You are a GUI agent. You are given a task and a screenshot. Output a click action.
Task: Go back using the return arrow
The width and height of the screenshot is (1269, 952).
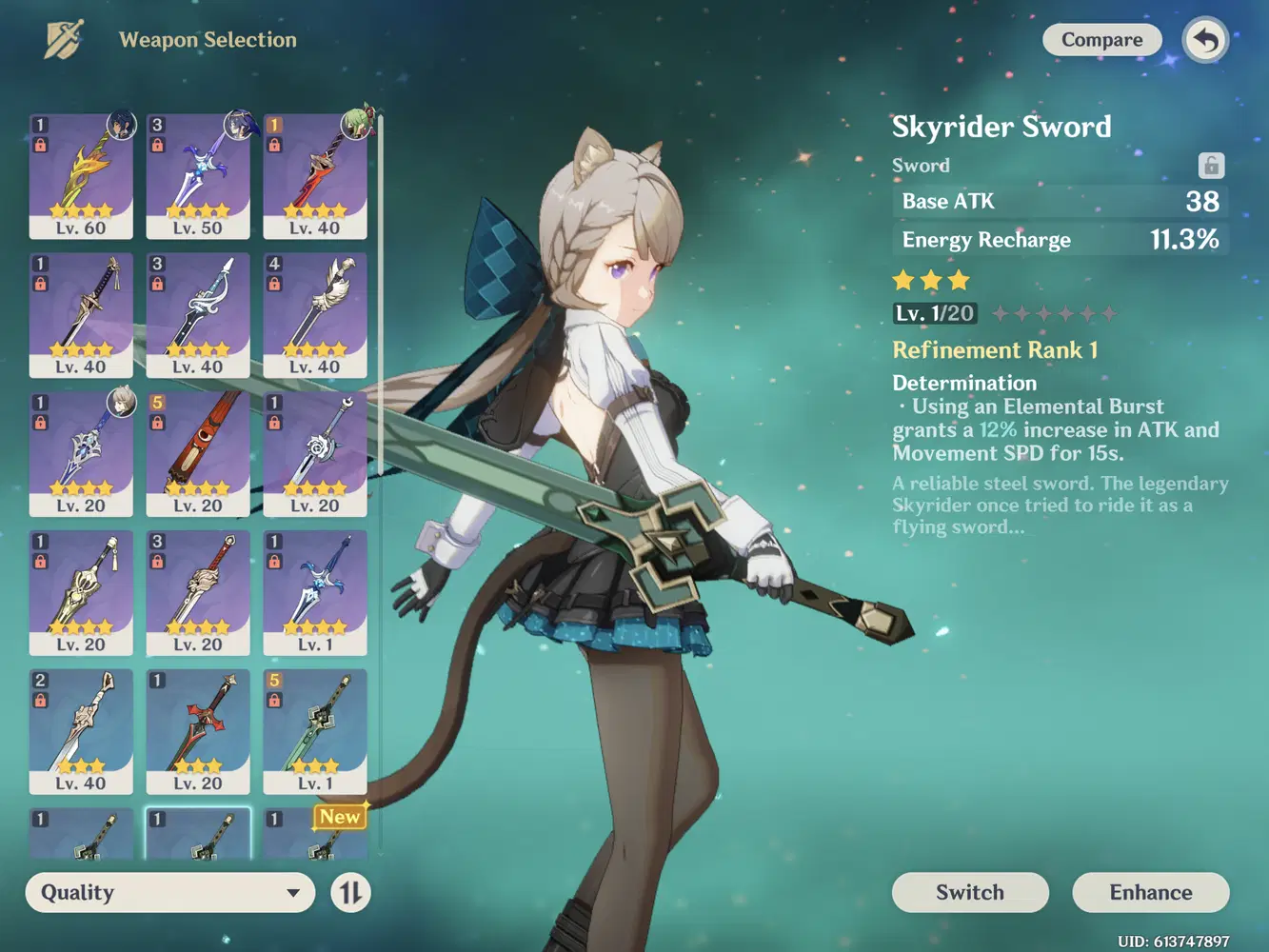click(x=1205, y=41)
